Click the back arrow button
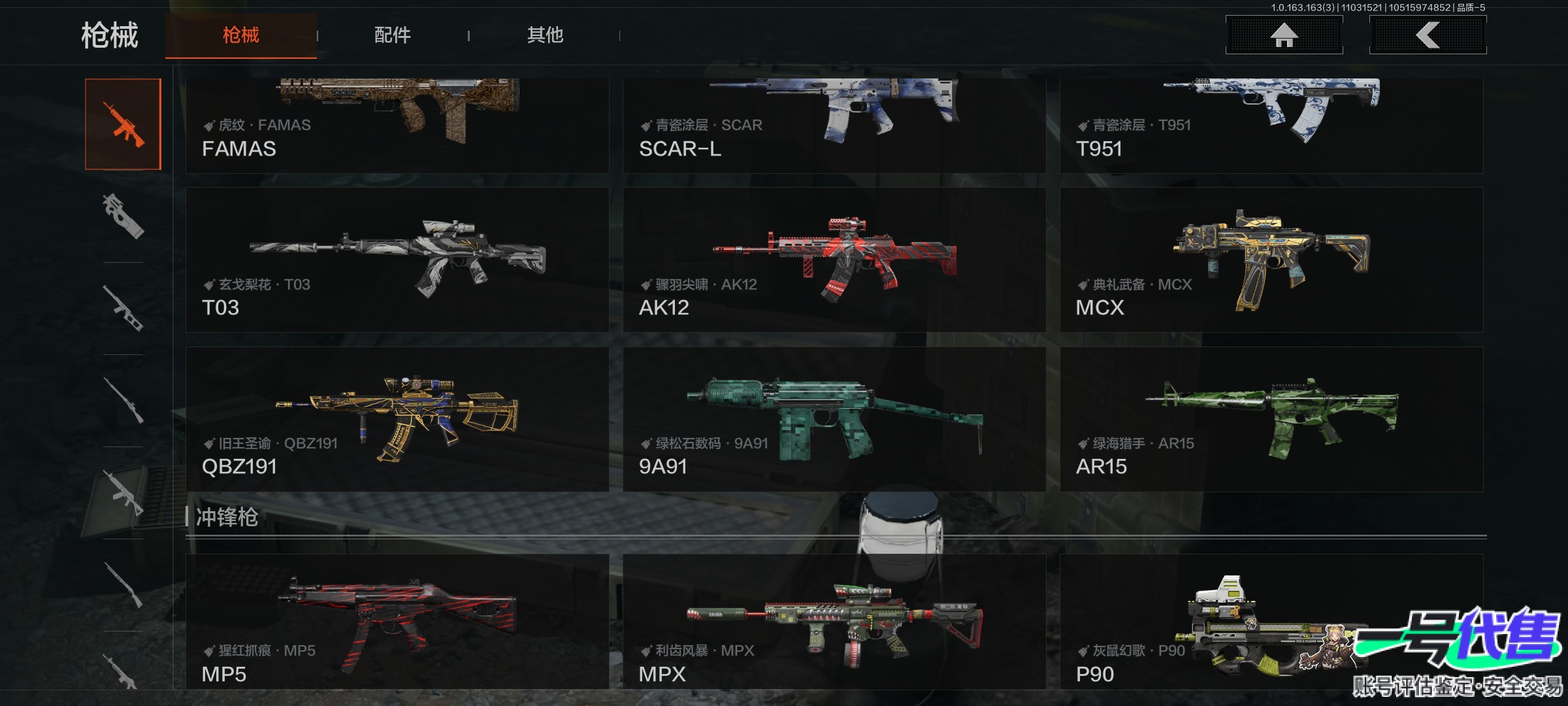This screenshot has height=706, width=1568. (1428, 35)
